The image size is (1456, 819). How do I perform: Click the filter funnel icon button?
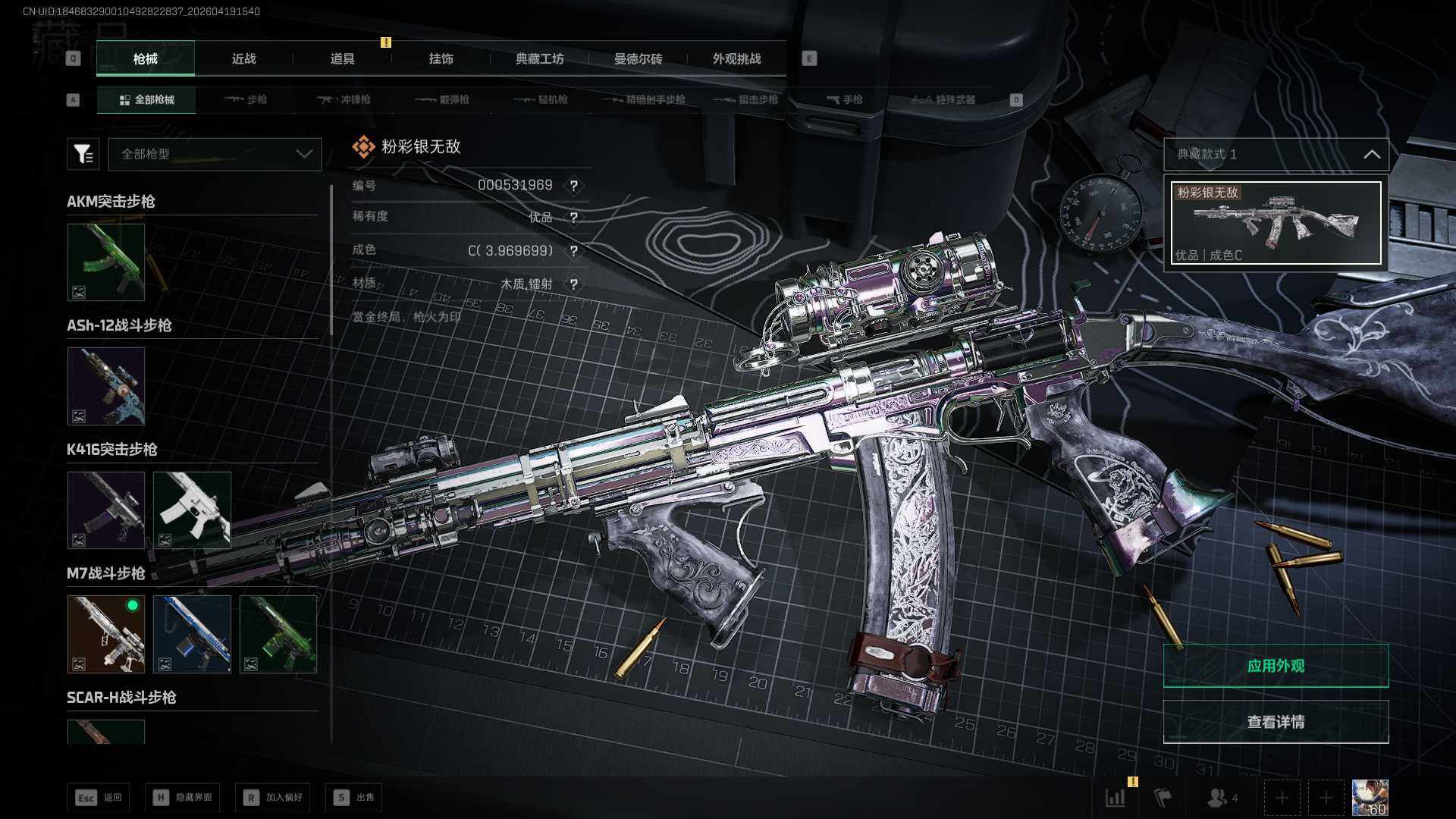tap(83, 154)
